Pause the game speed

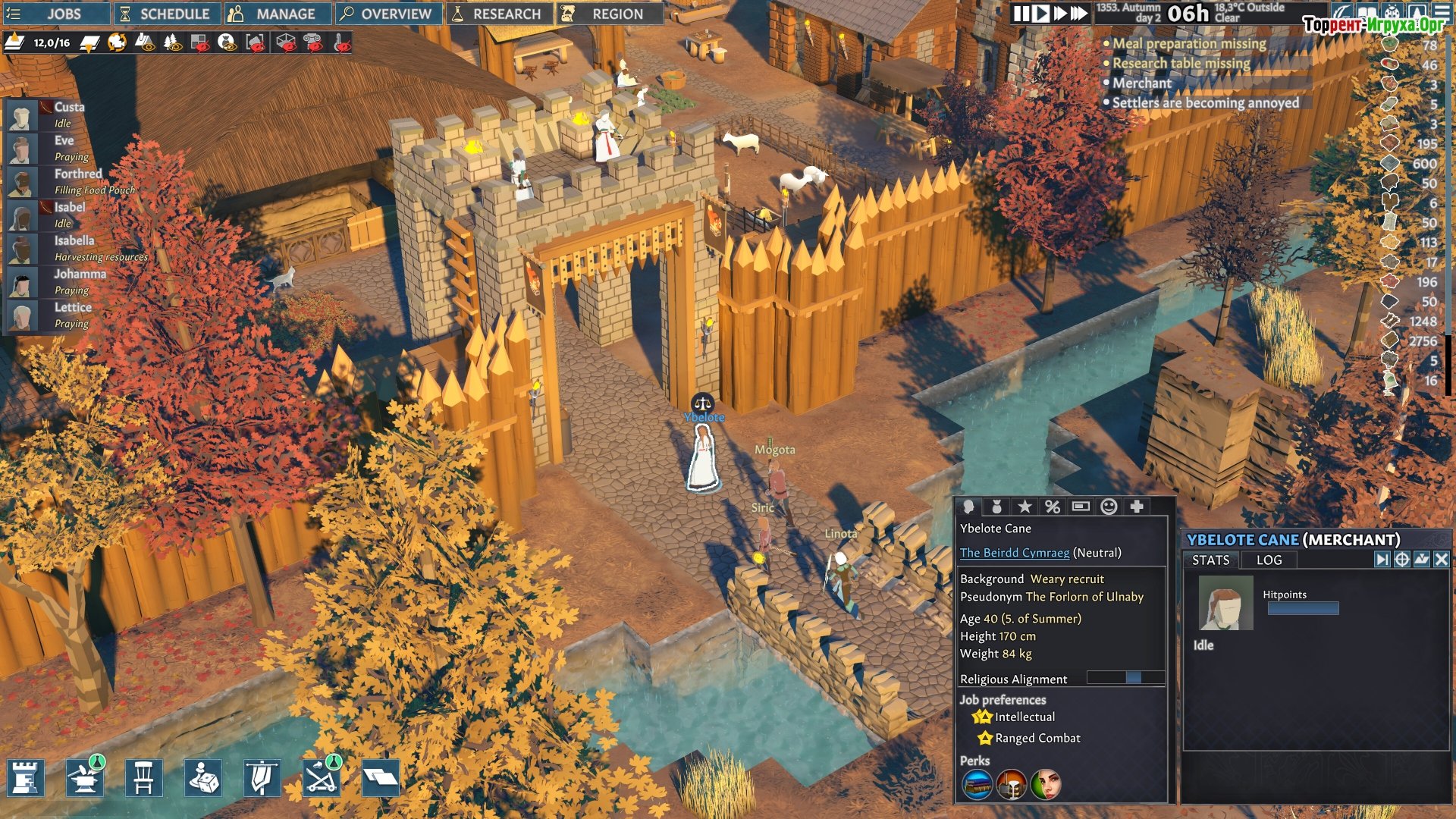point(1021,14)
